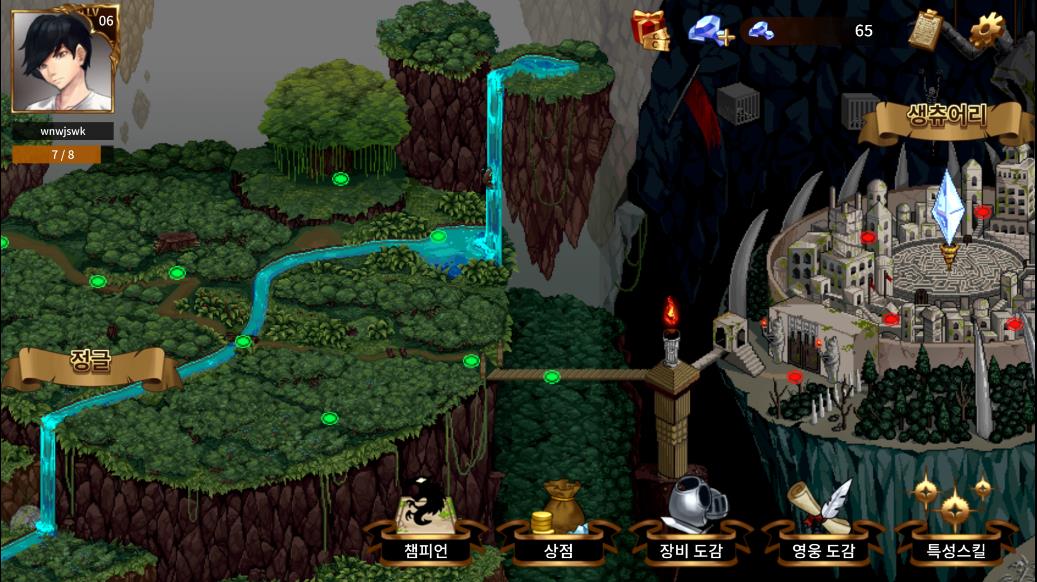Select the green stage node under the big tree
The height and width of the screenshot is (582, 1037).
tap(340, 179)
